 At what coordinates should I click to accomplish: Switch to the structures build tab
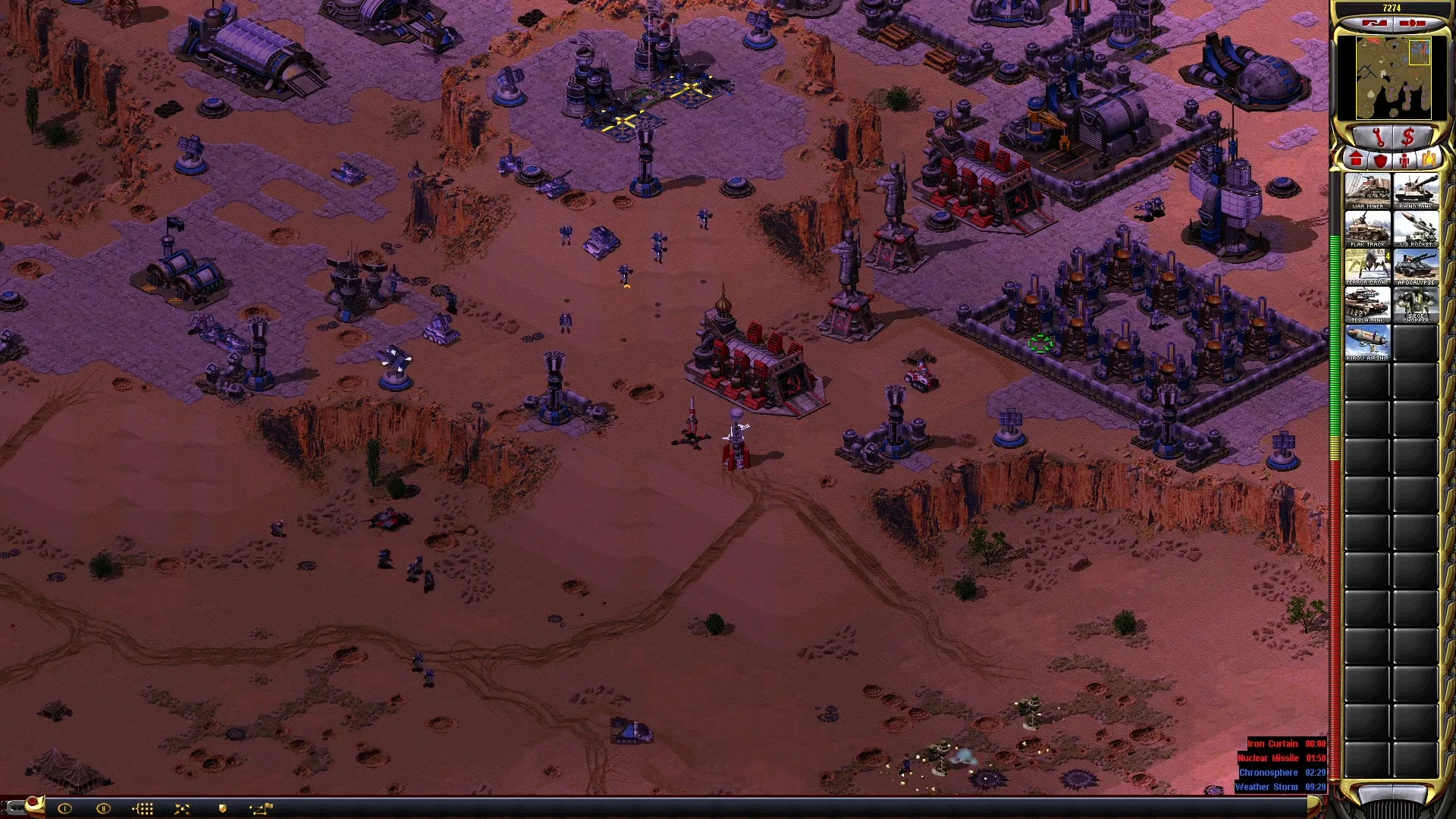[x=1356, y=160]
